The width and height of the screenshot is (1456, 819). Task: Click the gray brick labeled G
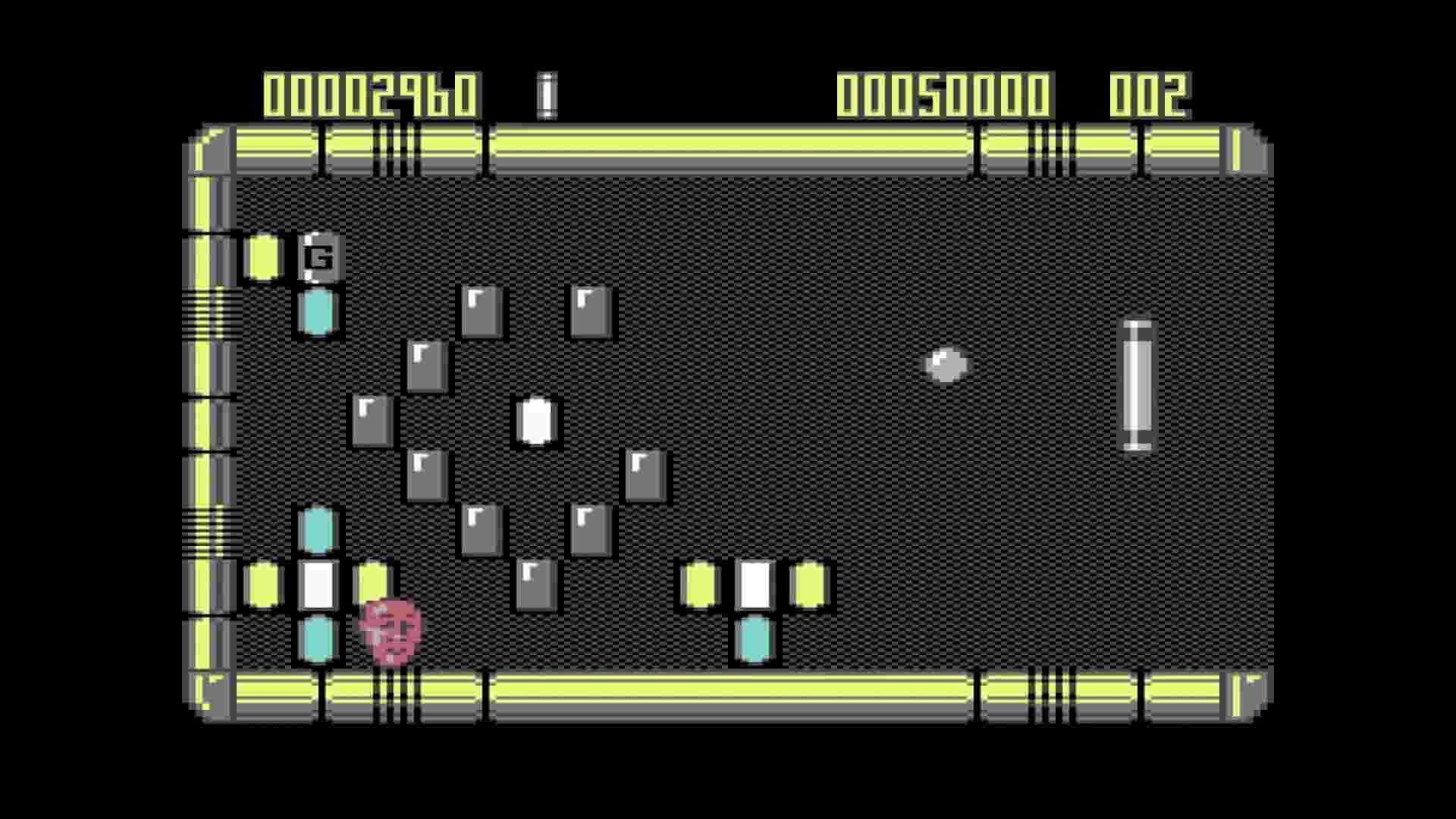[x=320, y=258]
